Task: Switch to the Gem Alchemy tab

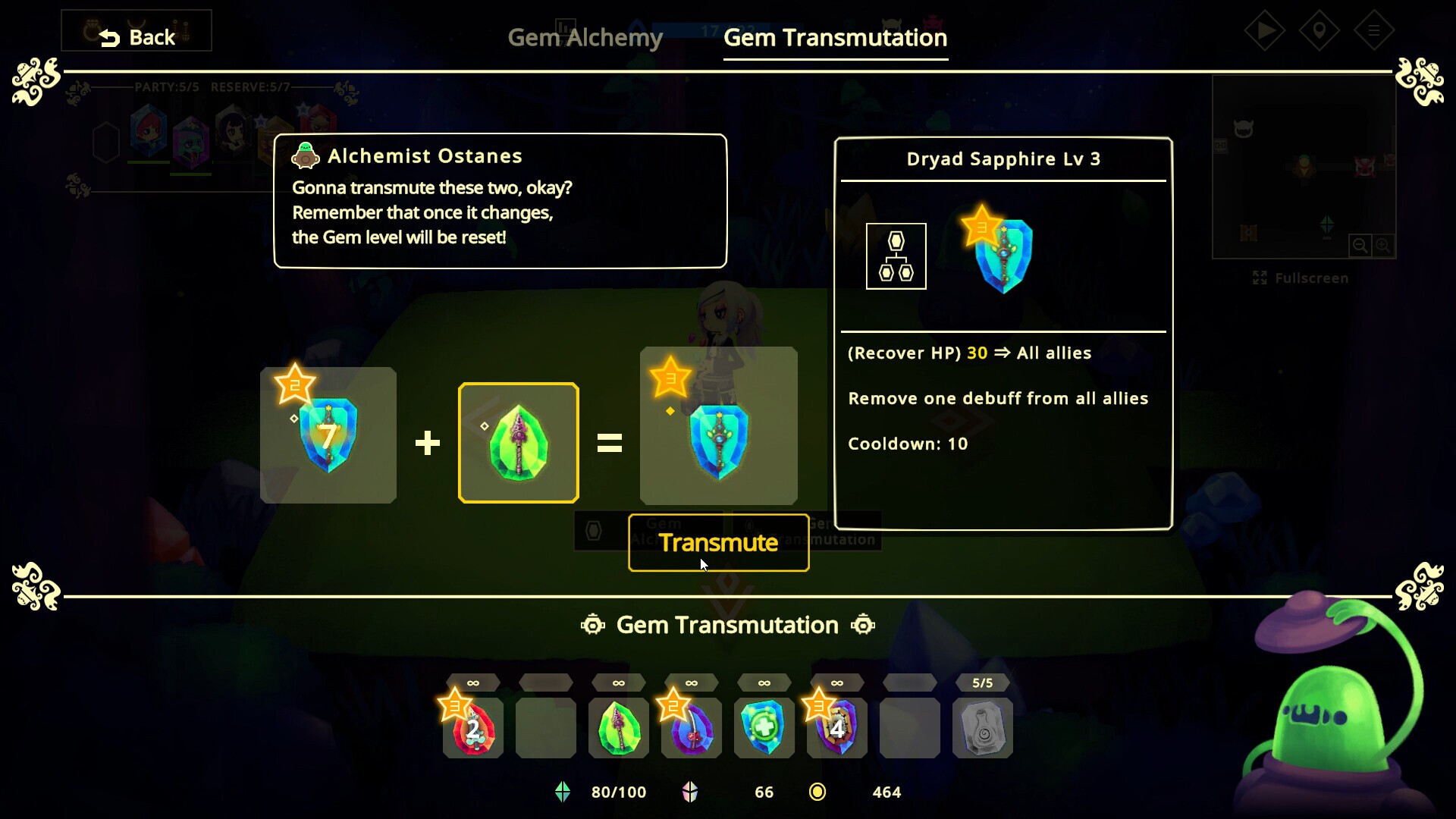Action: click(585, 37)
